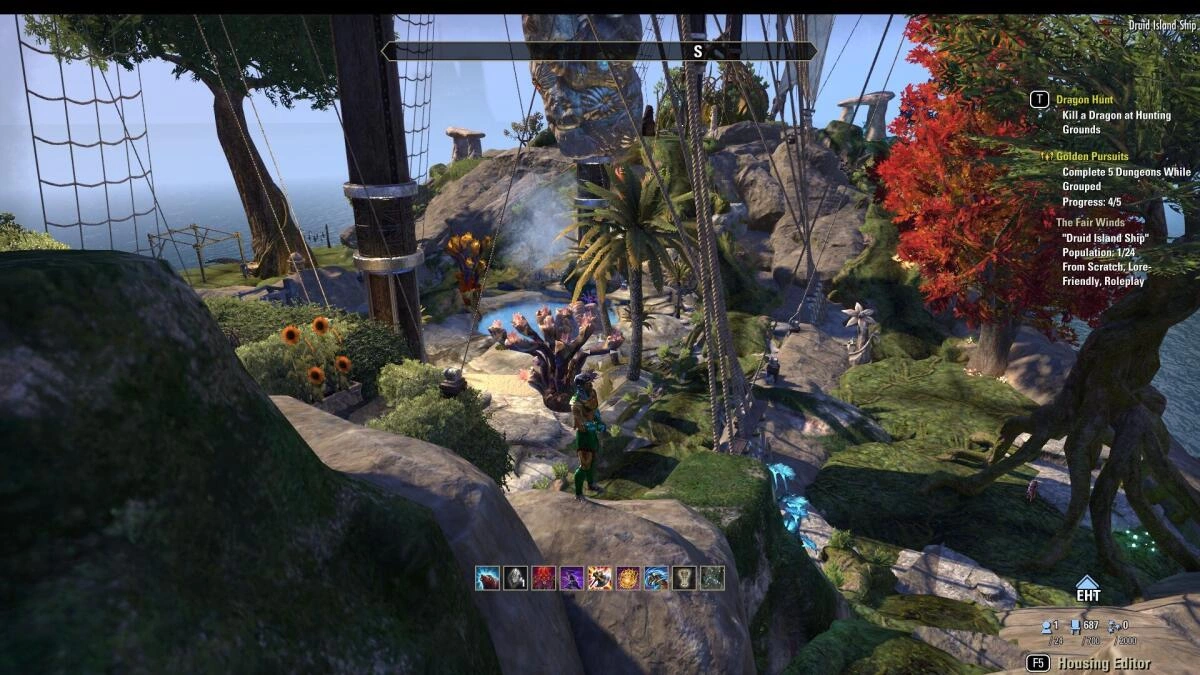
Task: Trigger the axe strike ability
Action: 600,577
